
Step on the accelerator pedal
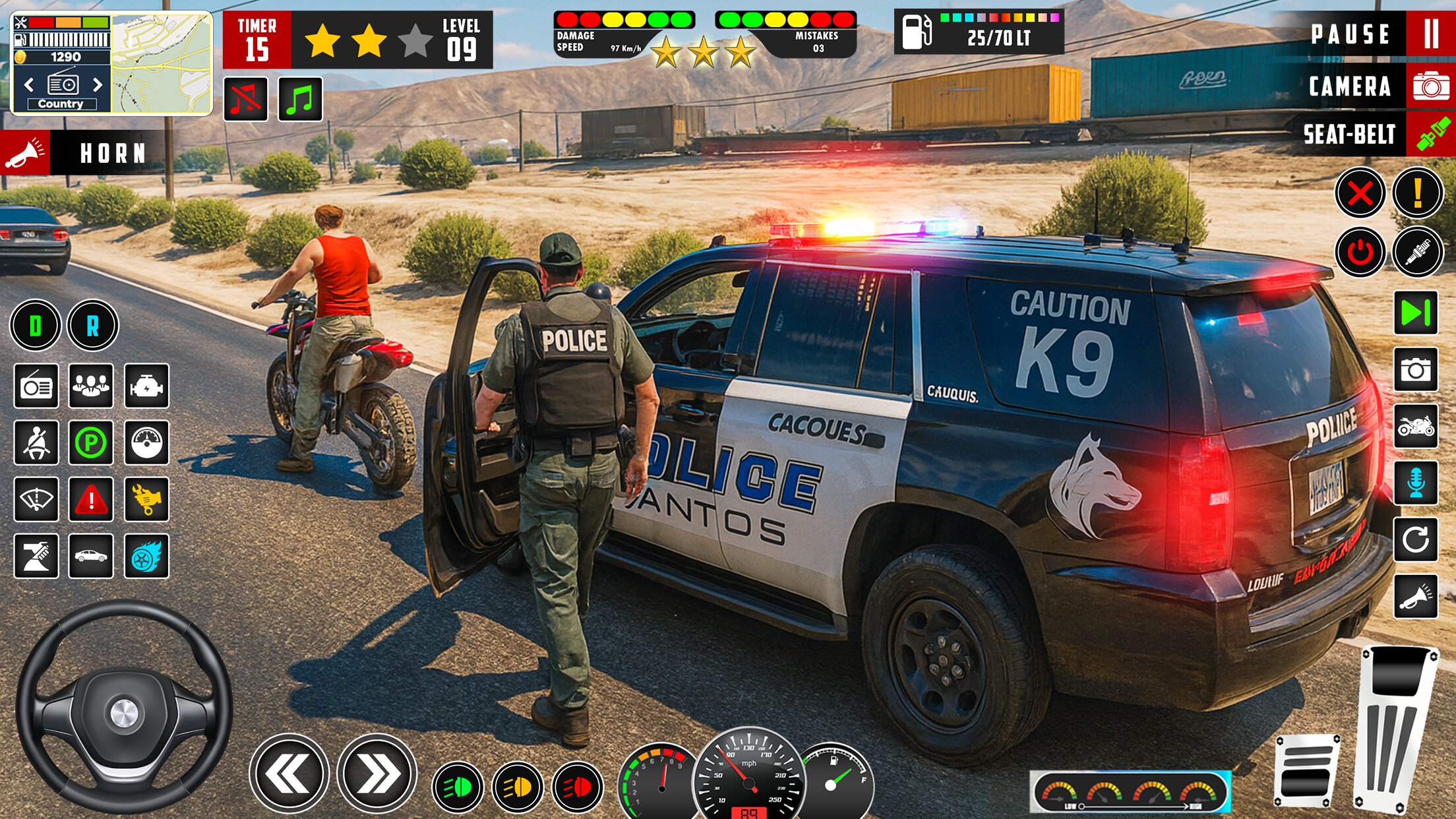tap(1397, 729)
